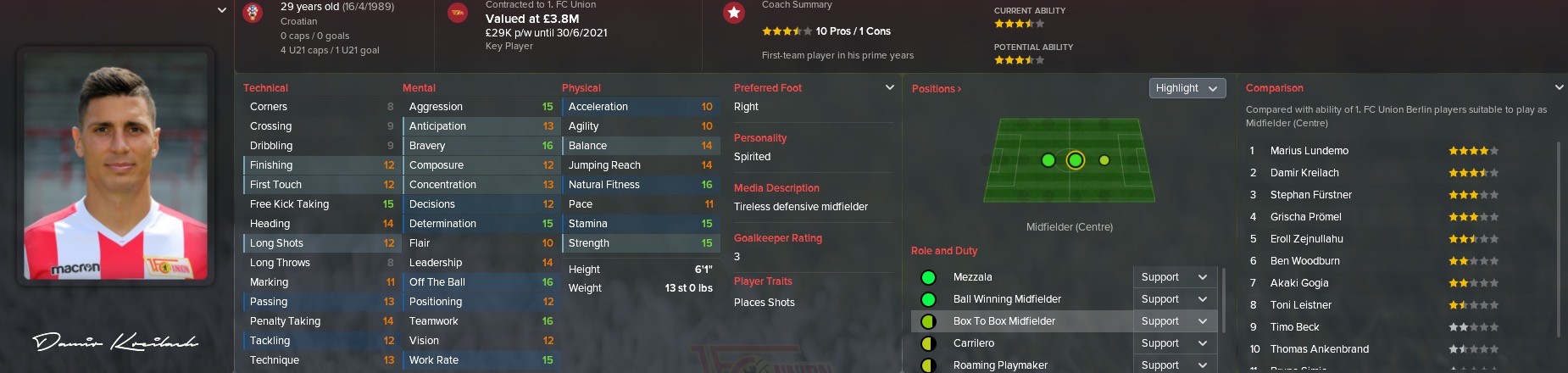Open the Positions link
Screen dimensions: 1568x373
coord(936,89)
